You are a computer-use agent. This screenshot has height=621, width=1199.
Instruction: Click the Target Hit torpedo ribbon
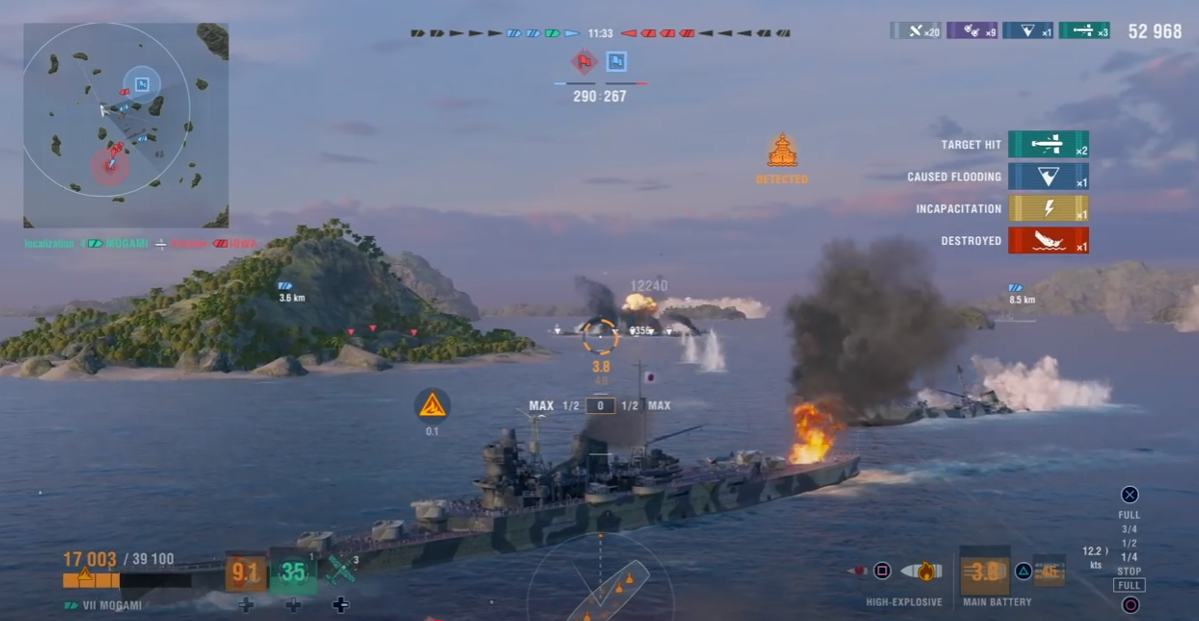[x=1048, y=144]
